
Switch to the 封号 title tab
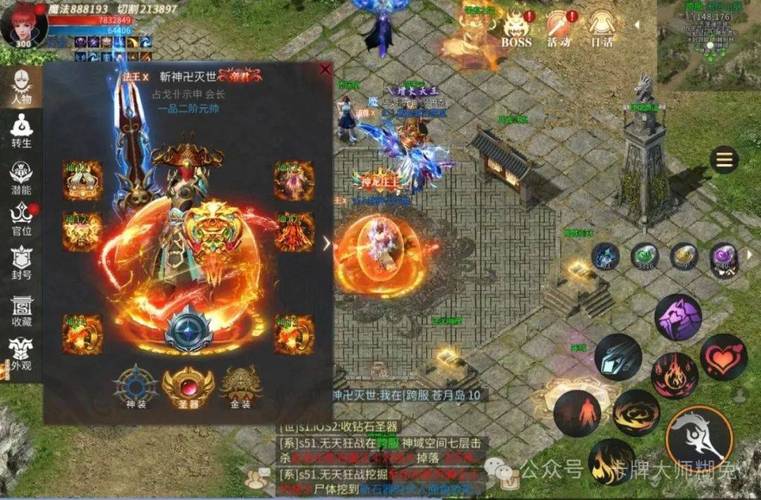click(x=20, y=263)
